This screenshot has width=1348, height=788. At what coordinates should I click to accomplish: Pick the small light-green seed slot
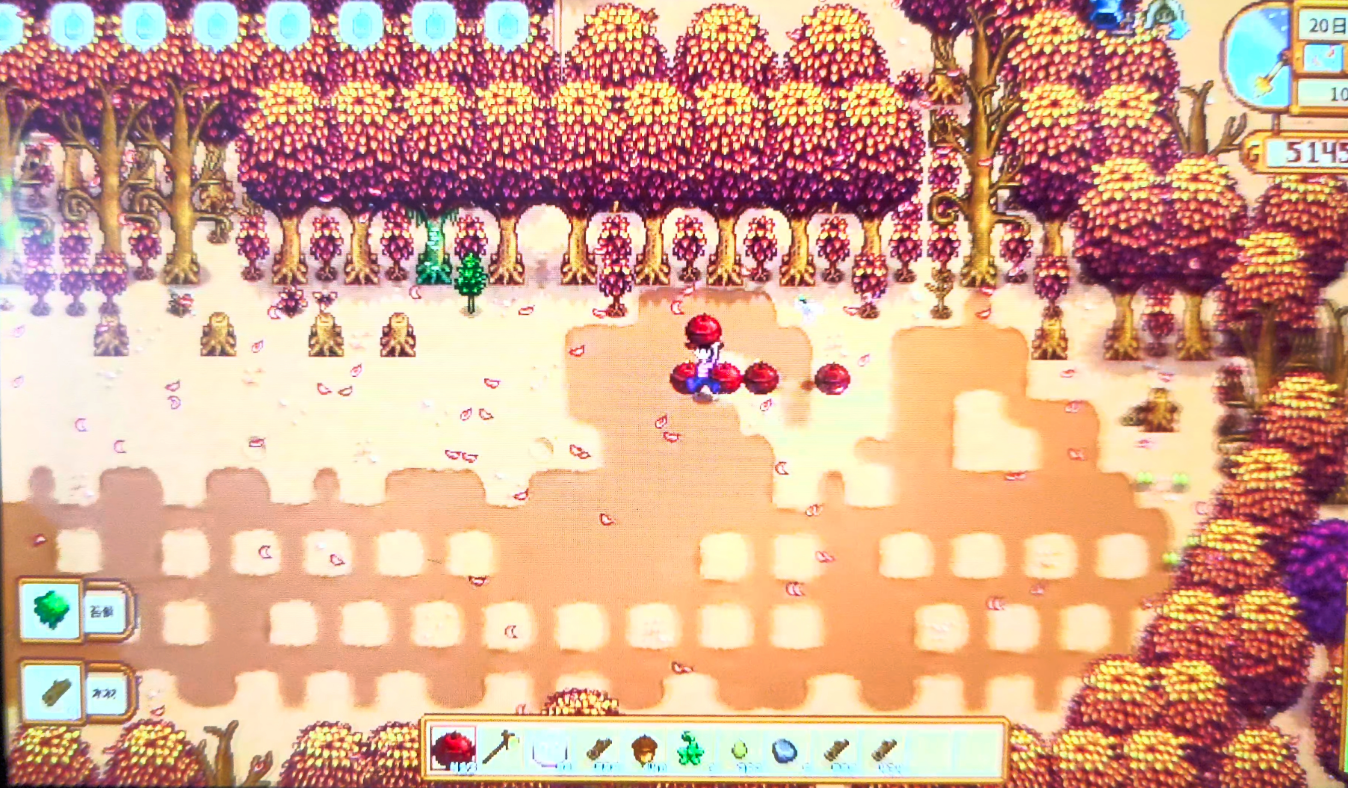click(x=739, y=750)
